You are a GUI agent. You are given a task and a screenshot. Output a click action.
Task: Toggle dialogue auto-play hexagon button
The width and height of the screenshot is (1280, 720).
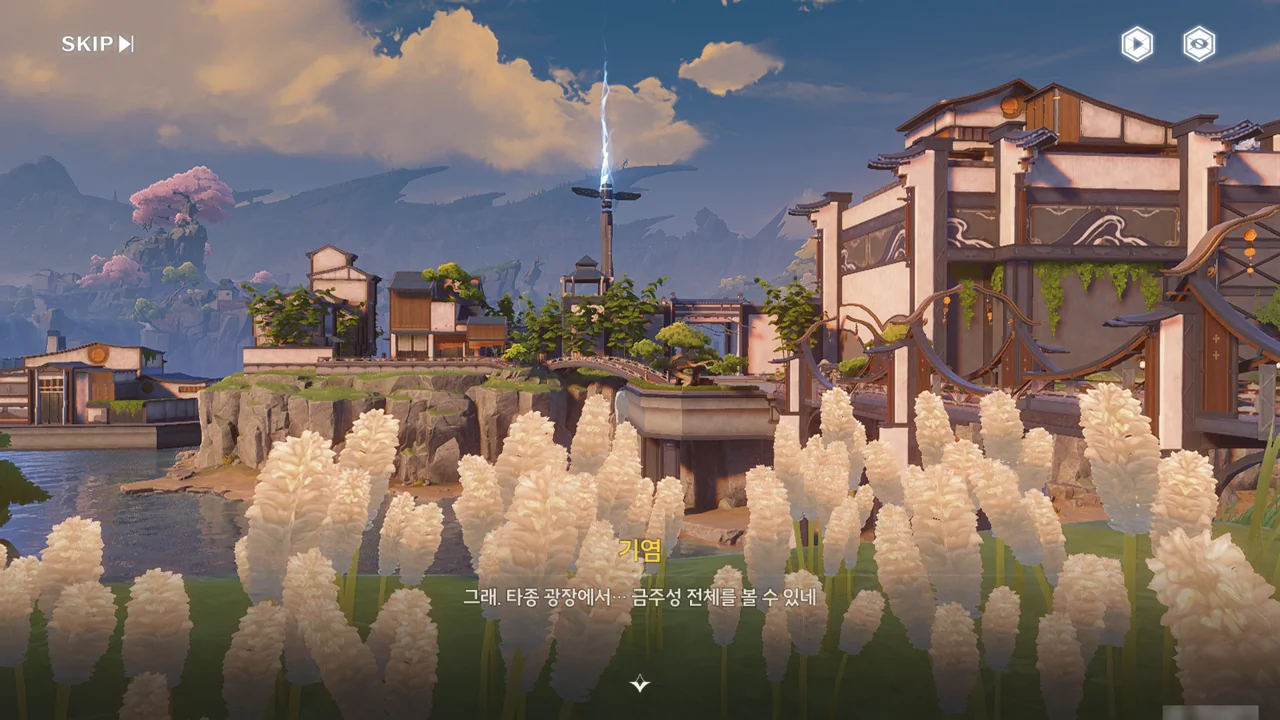[1137, 44]
